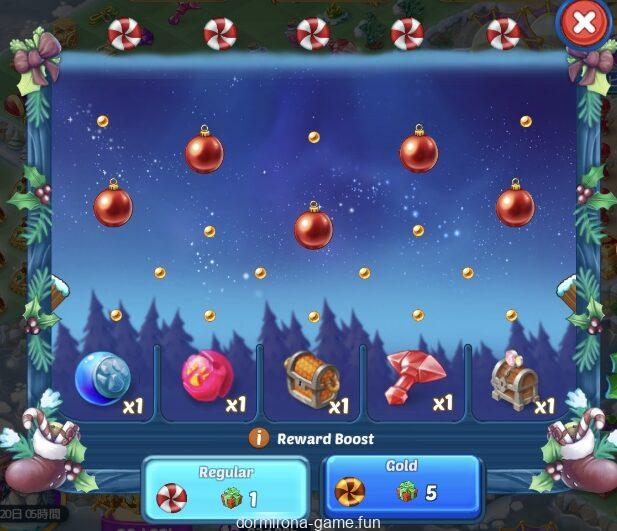Choose the Gold candy drop button
The height and width of the screenshot is (531, 617).
[401, 487]
